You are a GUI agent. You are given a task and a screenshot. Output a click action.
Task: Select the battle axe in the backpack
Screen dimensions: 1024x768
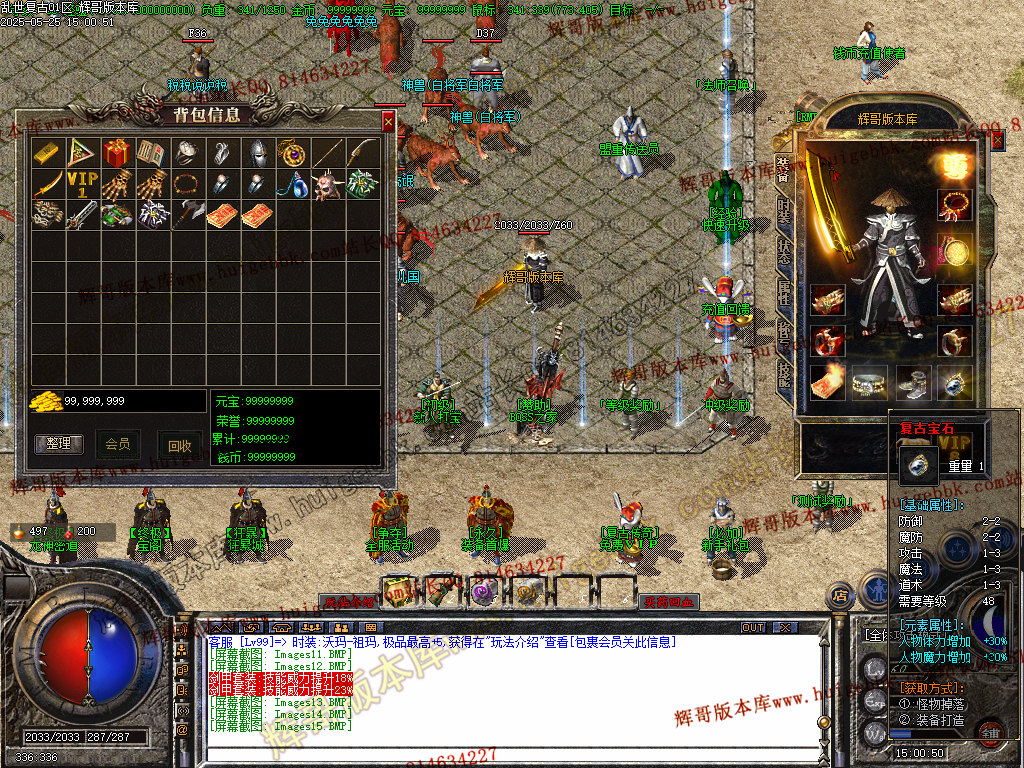click(187, 214)
